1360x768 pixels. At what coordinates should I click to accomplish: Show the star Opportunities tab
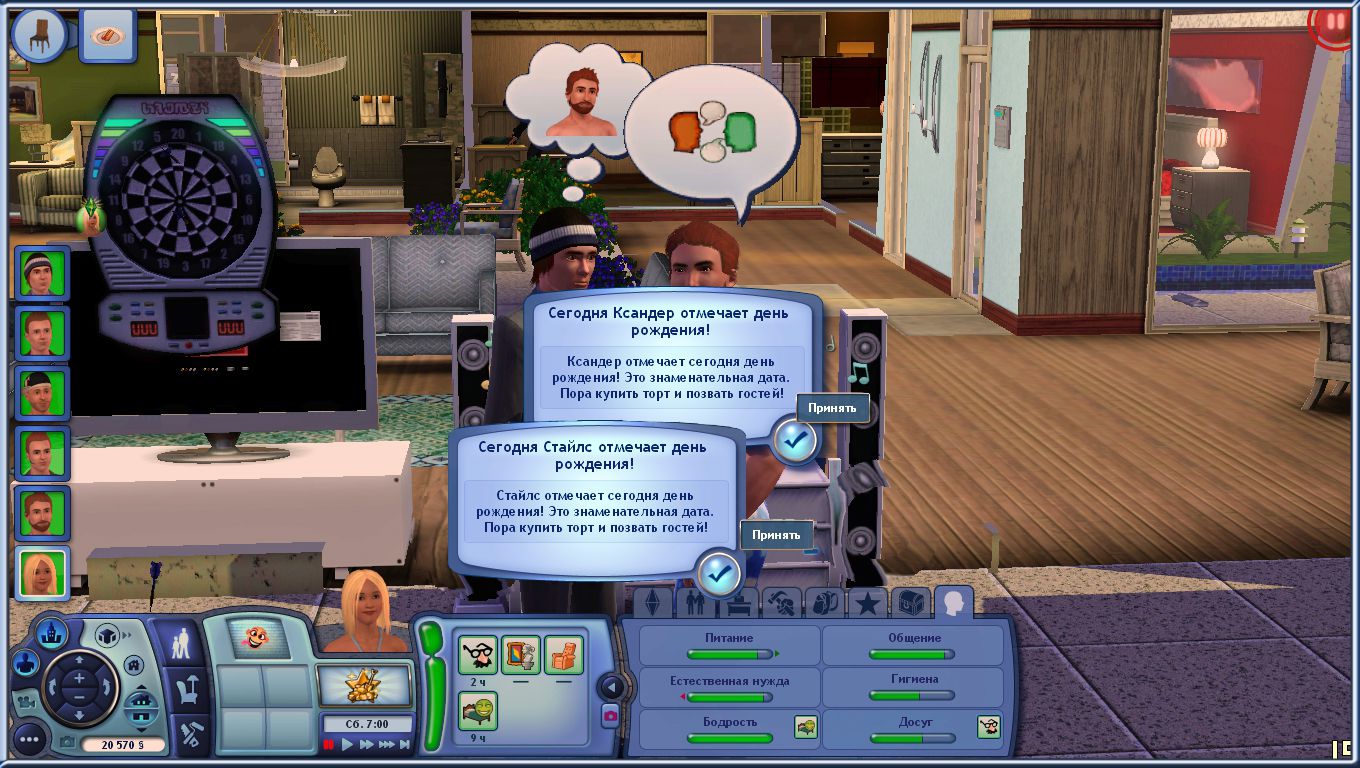[x=866, y=603]
